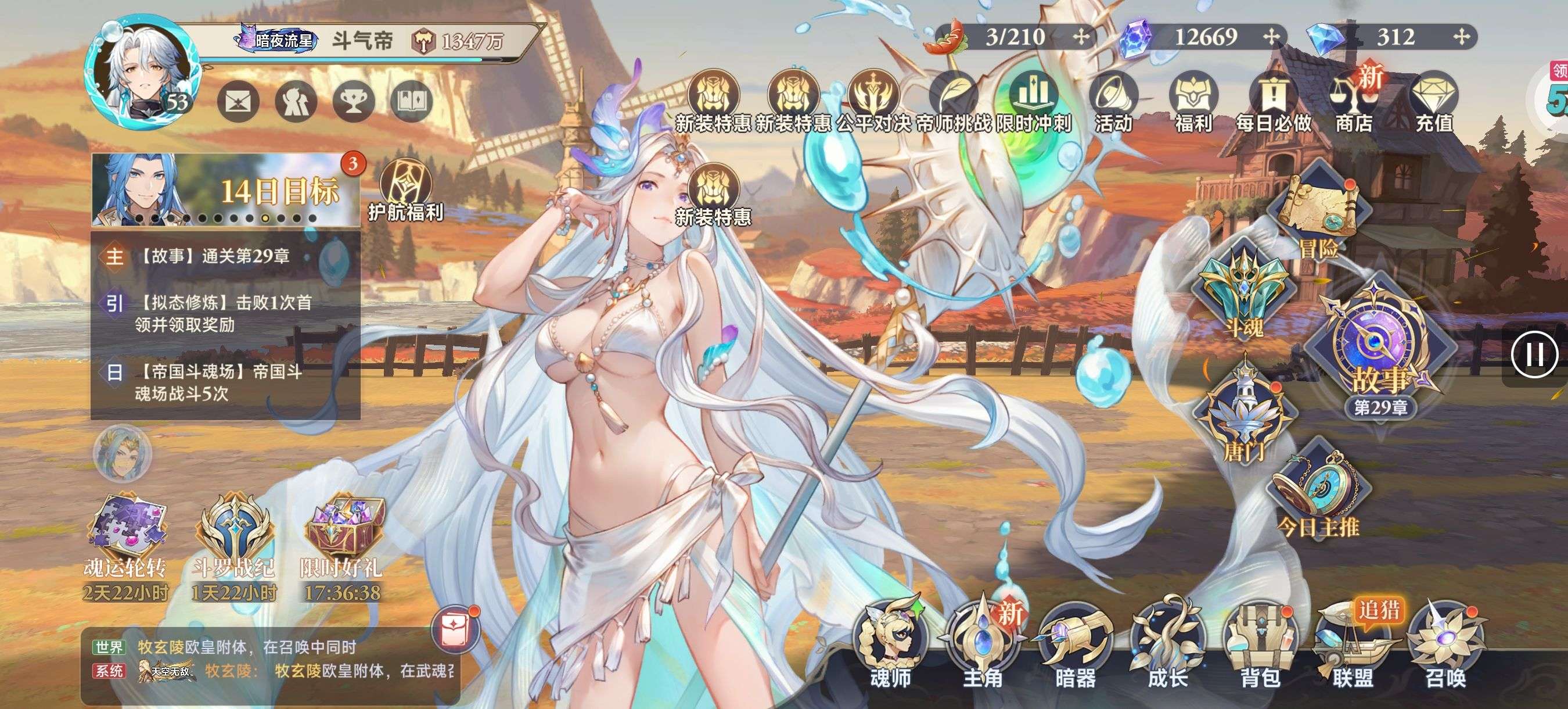Open the 唐门 icon
The width and height of the screenshot is (1568, 709).
coord(1244,414)
